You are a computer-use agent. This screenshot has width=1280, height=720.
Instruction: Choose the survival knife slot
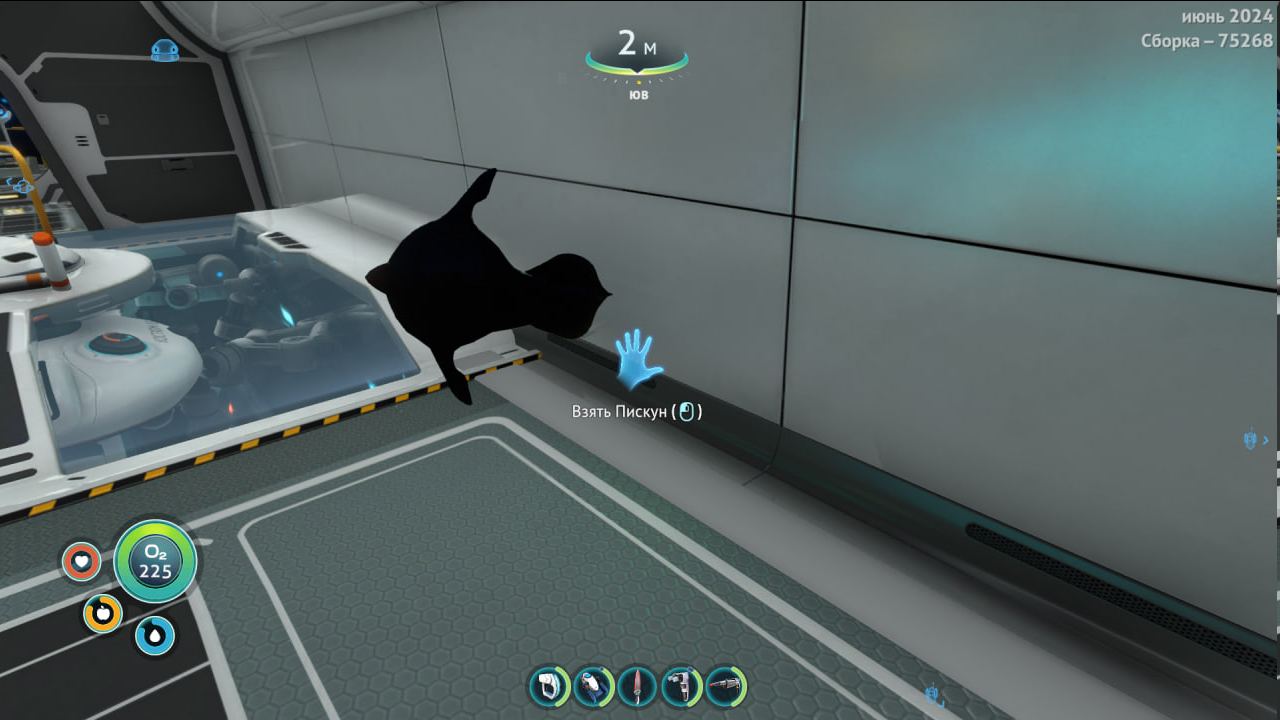click(x=637, y=687)
